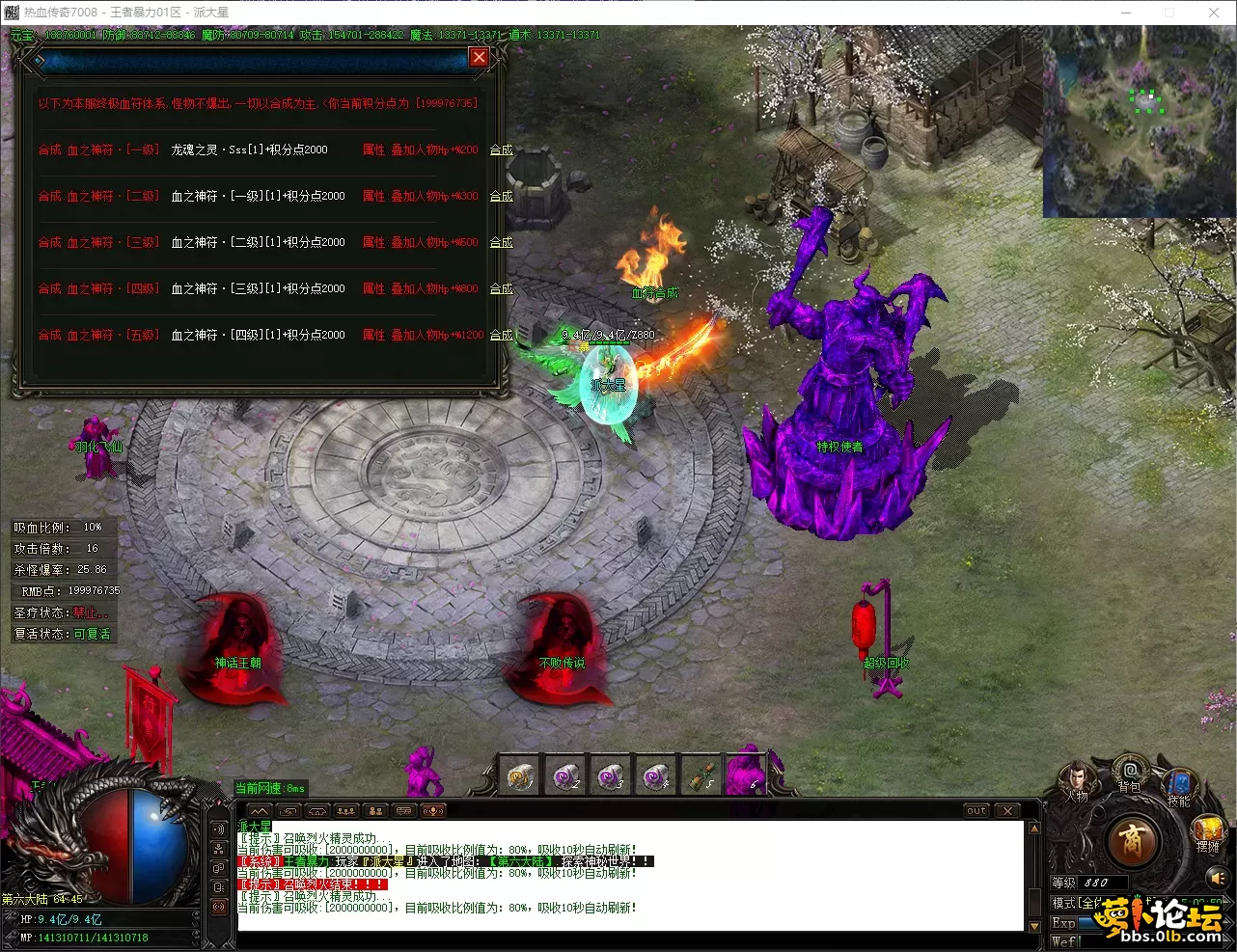The height and width of the screenshot is (952, 1237).
Task: Close the game window
Action: tap(1214, 13)
